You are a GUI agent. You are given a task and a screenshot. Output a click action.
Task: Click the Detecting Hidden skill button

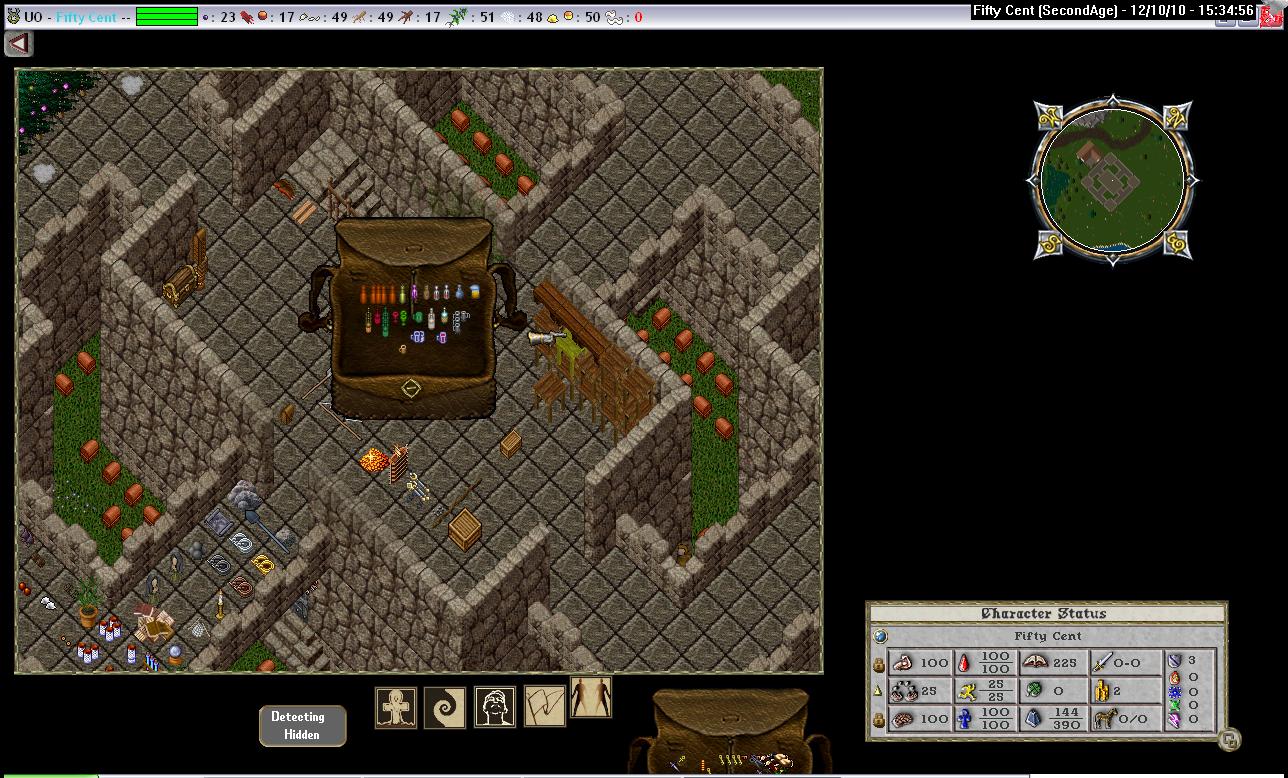[x=302, y=725]
